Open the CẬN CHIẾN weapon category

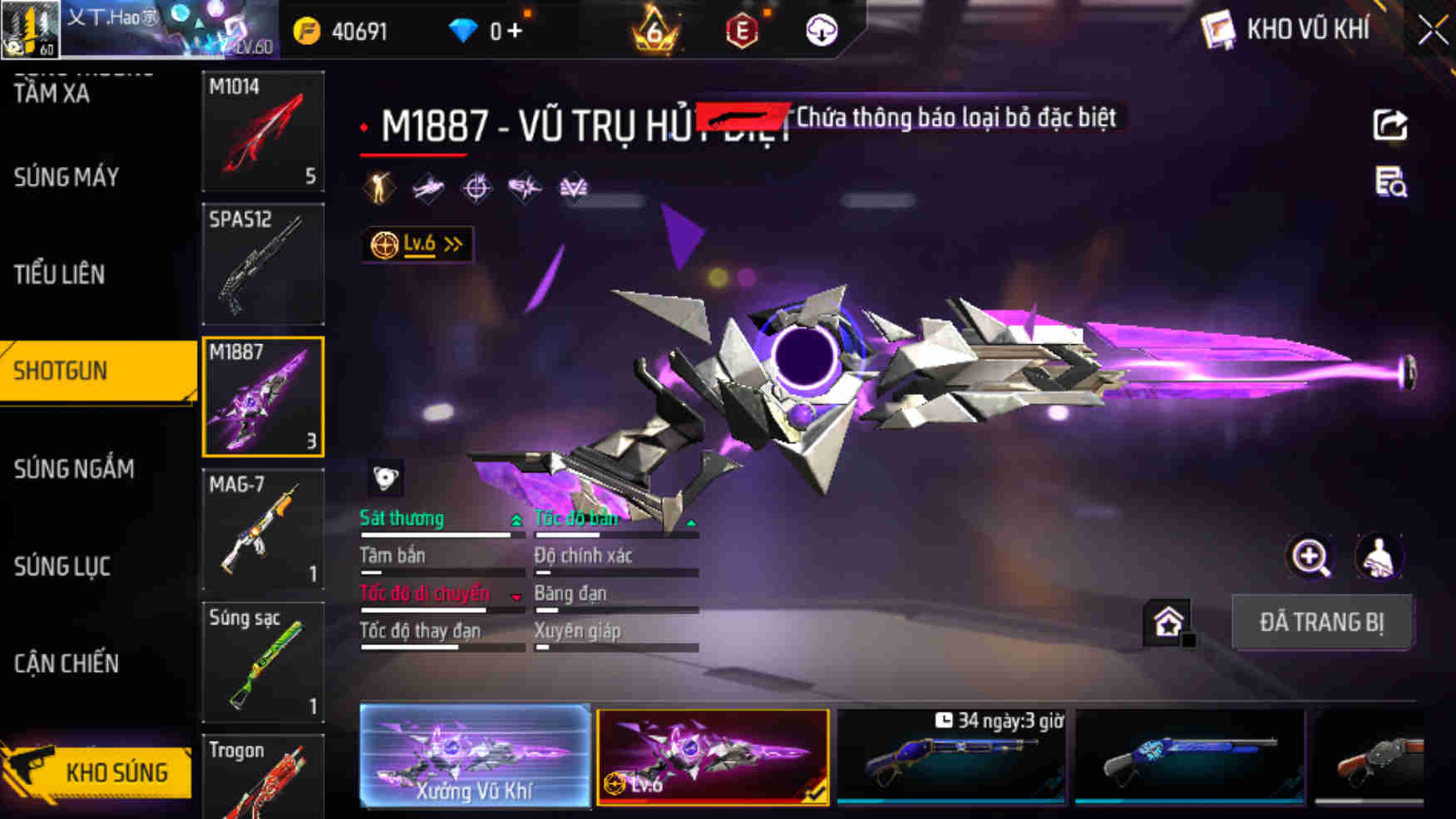tap(66, 664)
